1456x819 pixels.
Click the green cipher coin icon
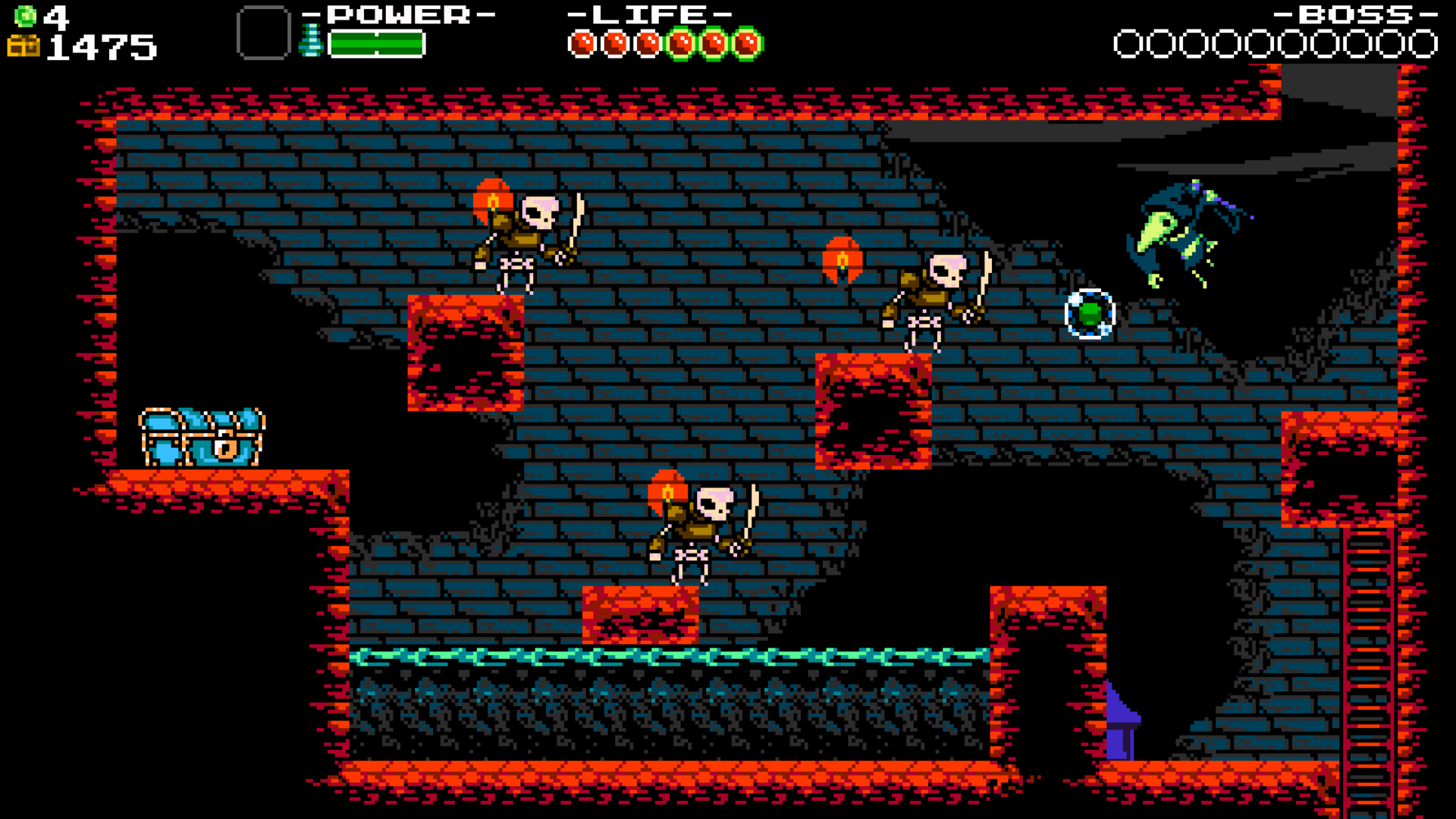coord(25,15)
